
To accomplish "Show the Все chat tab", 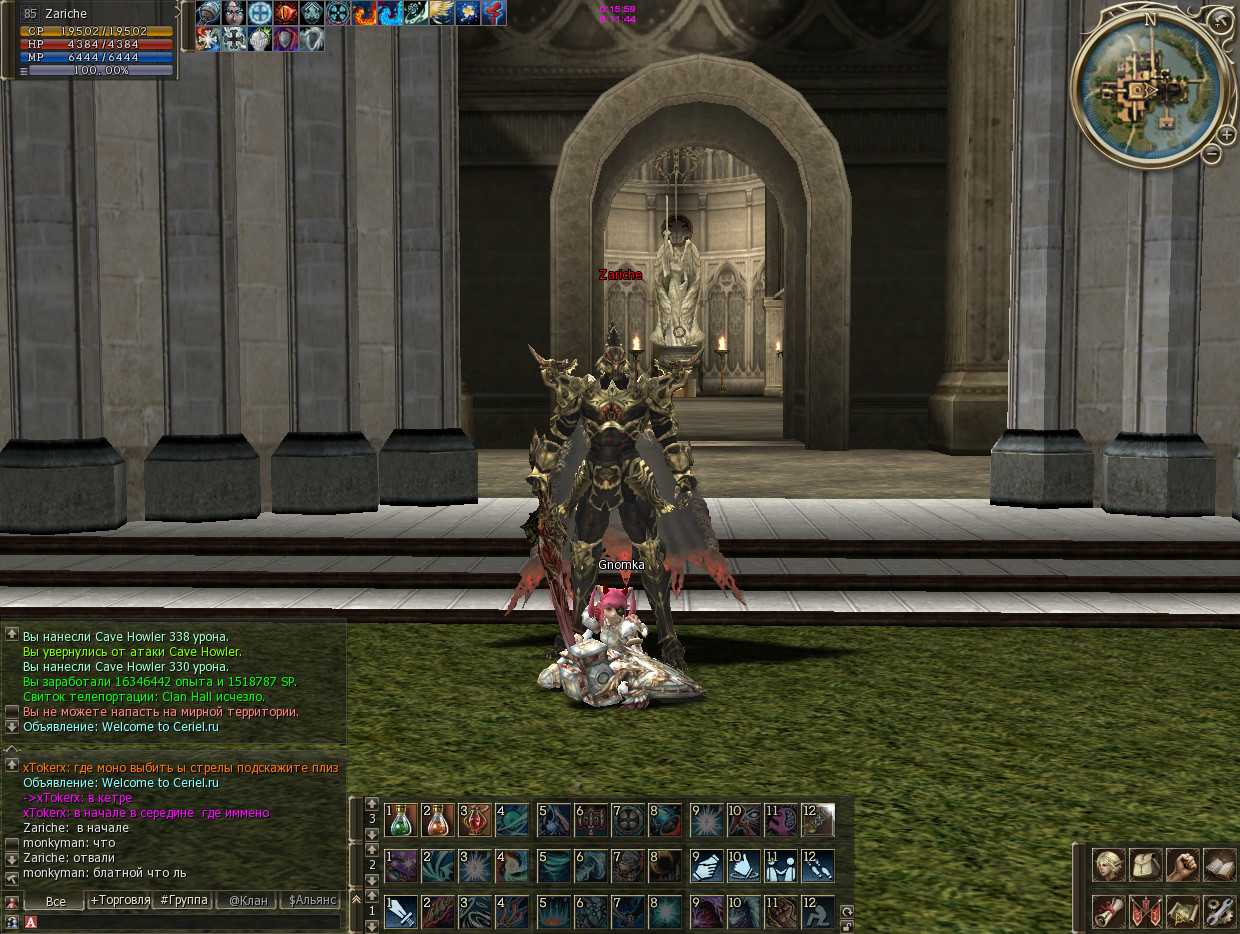I will [56, 901].
